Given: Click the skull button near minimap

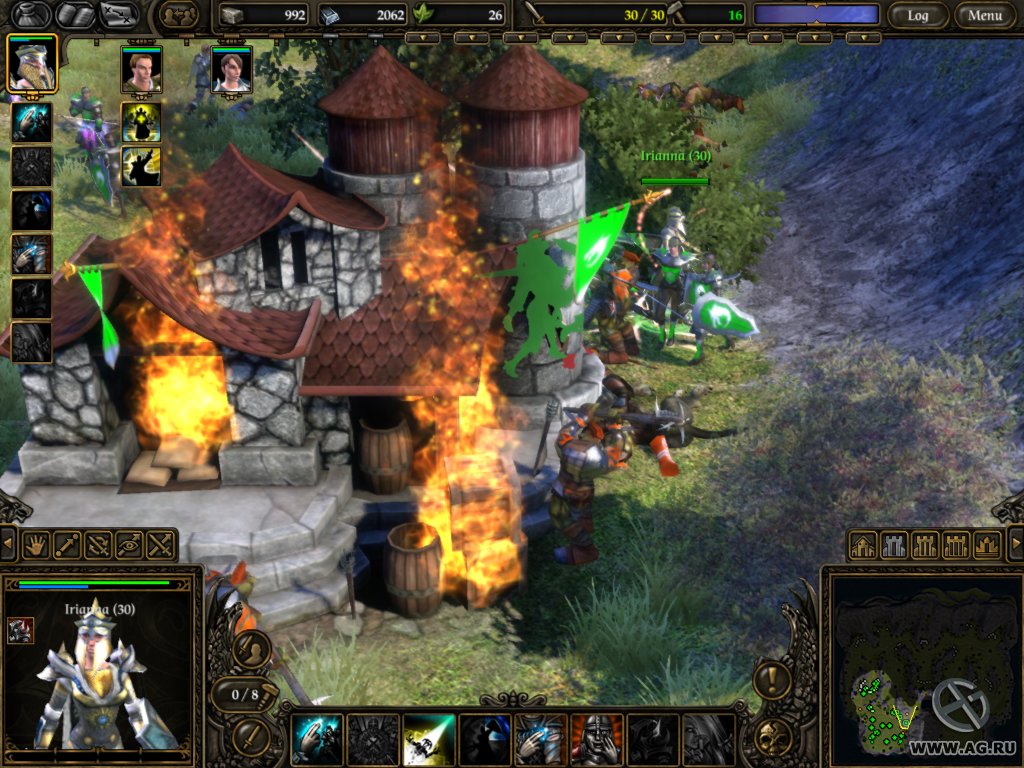Looking at the screenshot, I should (x=772, y=737).
